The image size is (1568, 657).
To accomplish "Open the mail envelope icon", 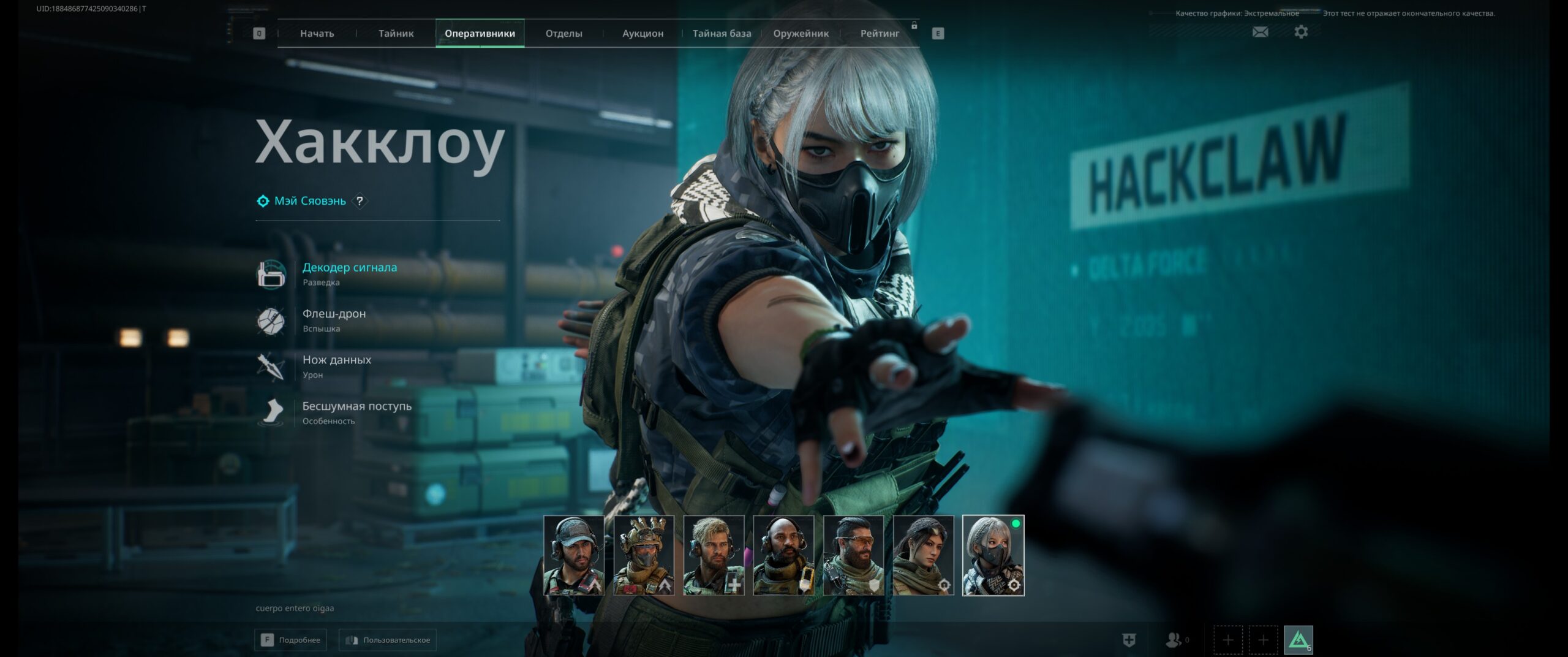I will (x=1260, y=32).
